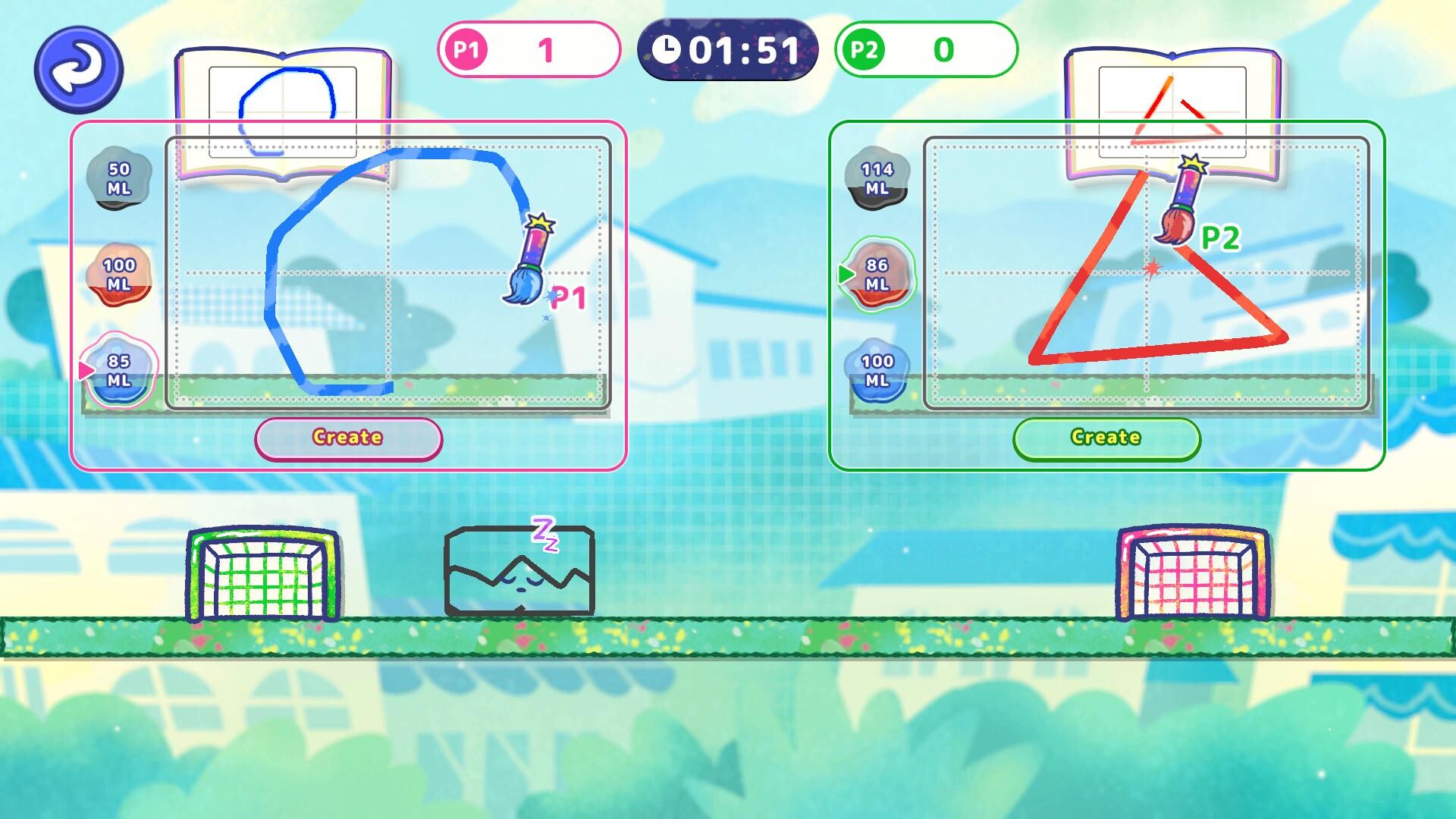Pick P1's blue 85 ML paint
Image resolution: width=1456 pixels, height=819 pixels.
(119, 370)
